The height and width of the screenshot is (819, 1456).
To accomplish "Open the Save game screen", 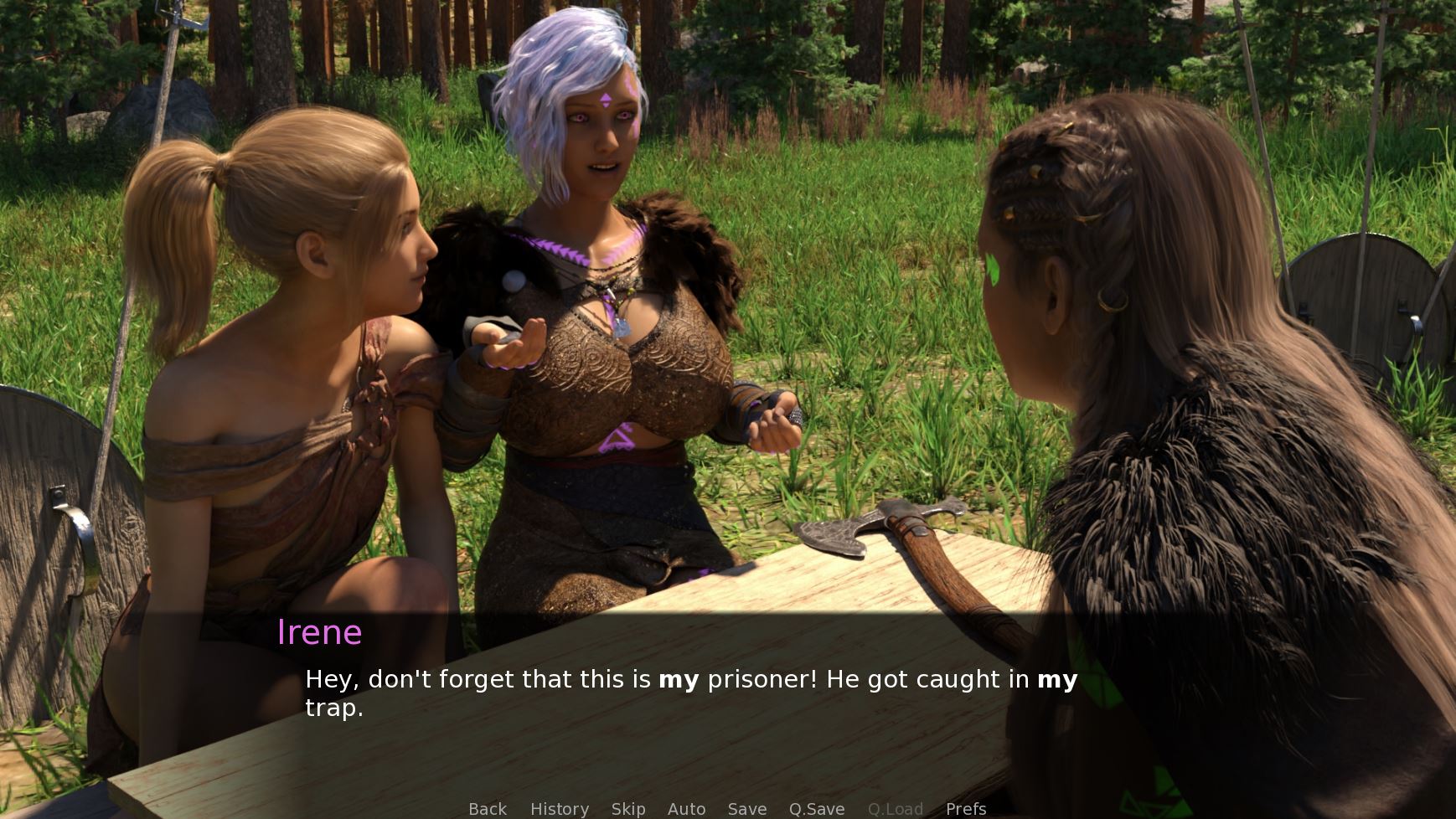I will tap(747, 809).
